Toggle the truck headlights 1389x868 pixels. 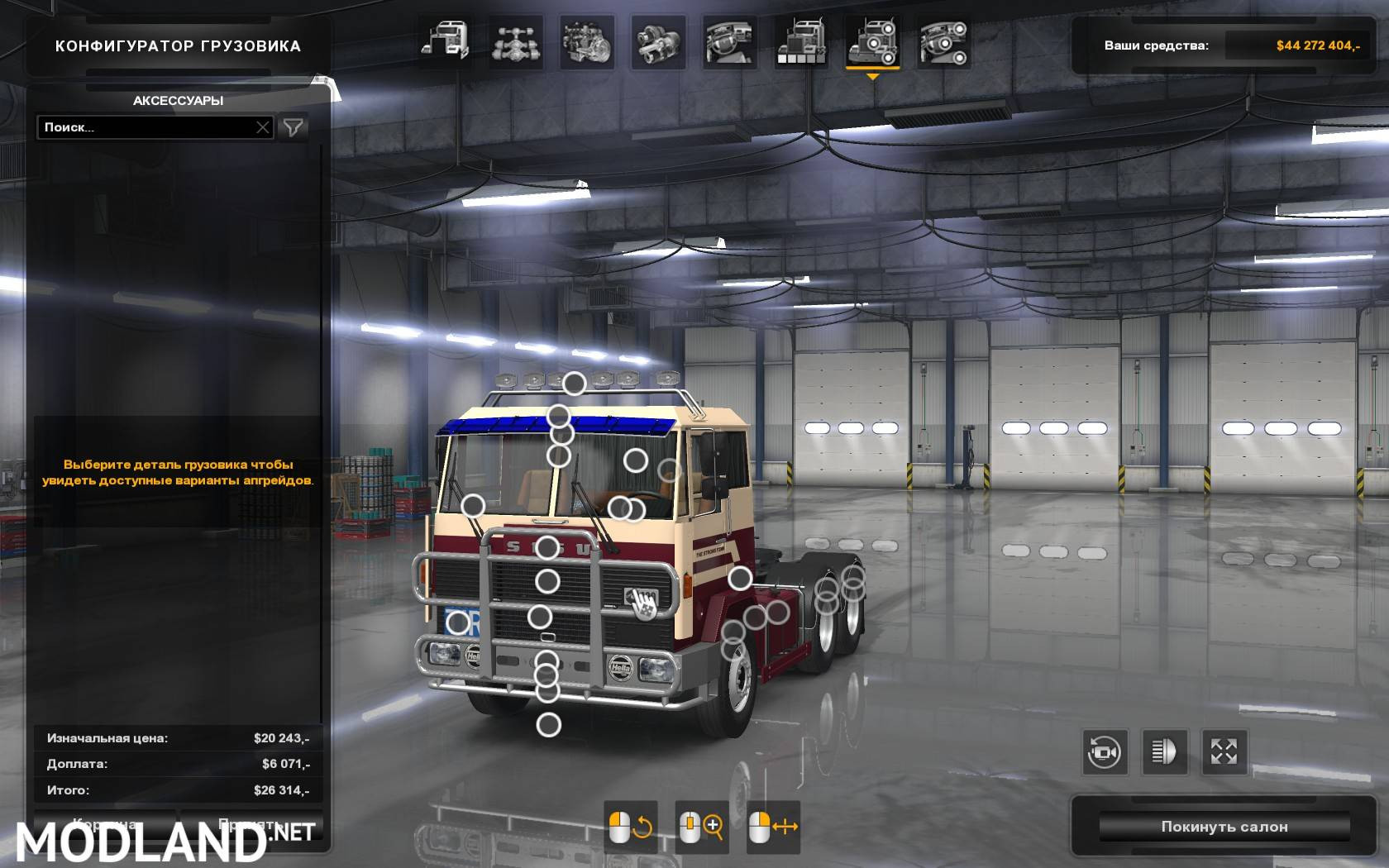[x=1164, y=752]
